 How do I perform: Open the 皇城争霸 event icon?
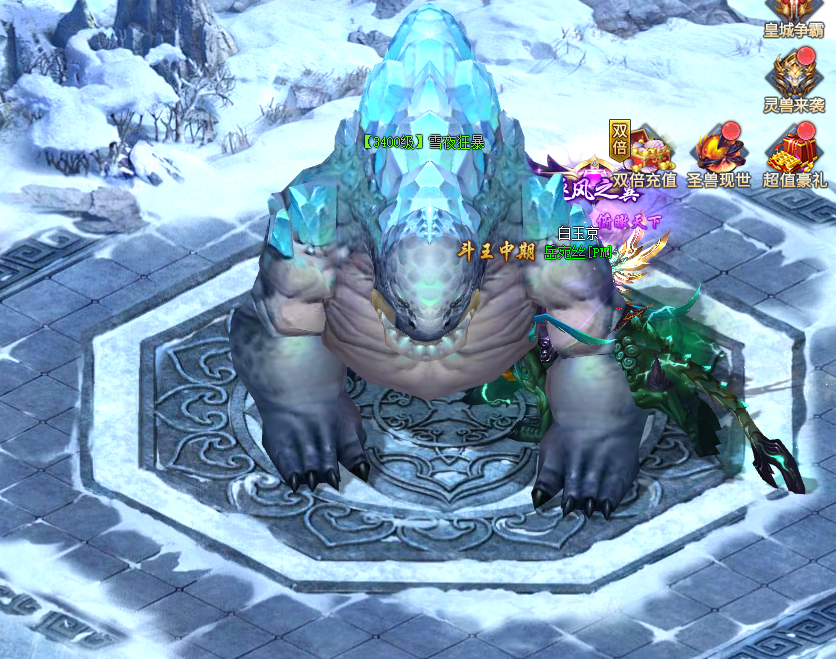tap(794, 14)
